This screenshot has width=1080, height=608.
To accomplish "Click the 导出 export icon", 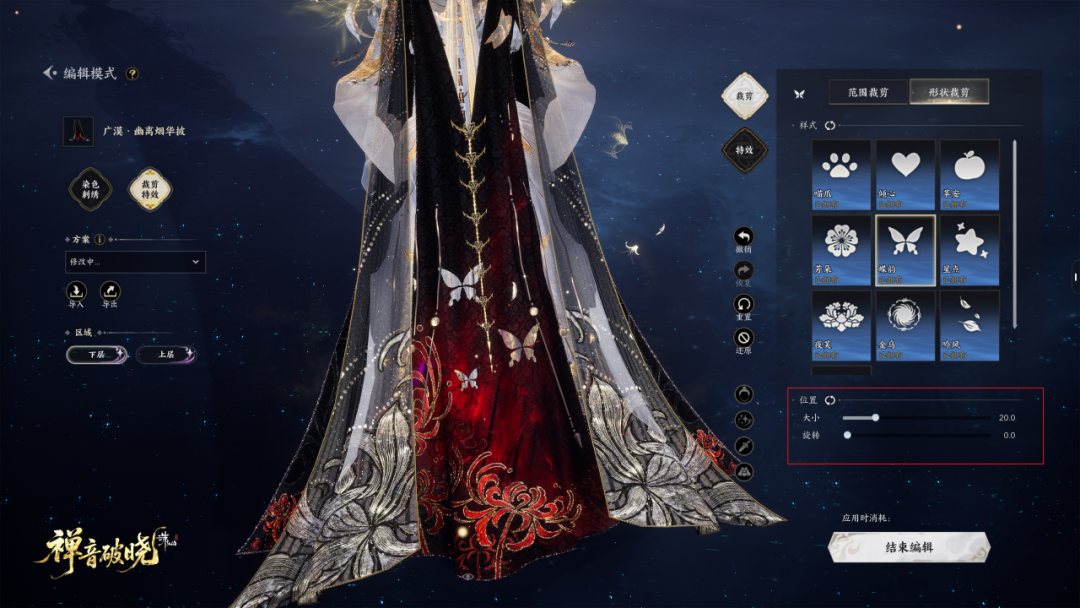I will pyautogui.click(x=110, y=291).
